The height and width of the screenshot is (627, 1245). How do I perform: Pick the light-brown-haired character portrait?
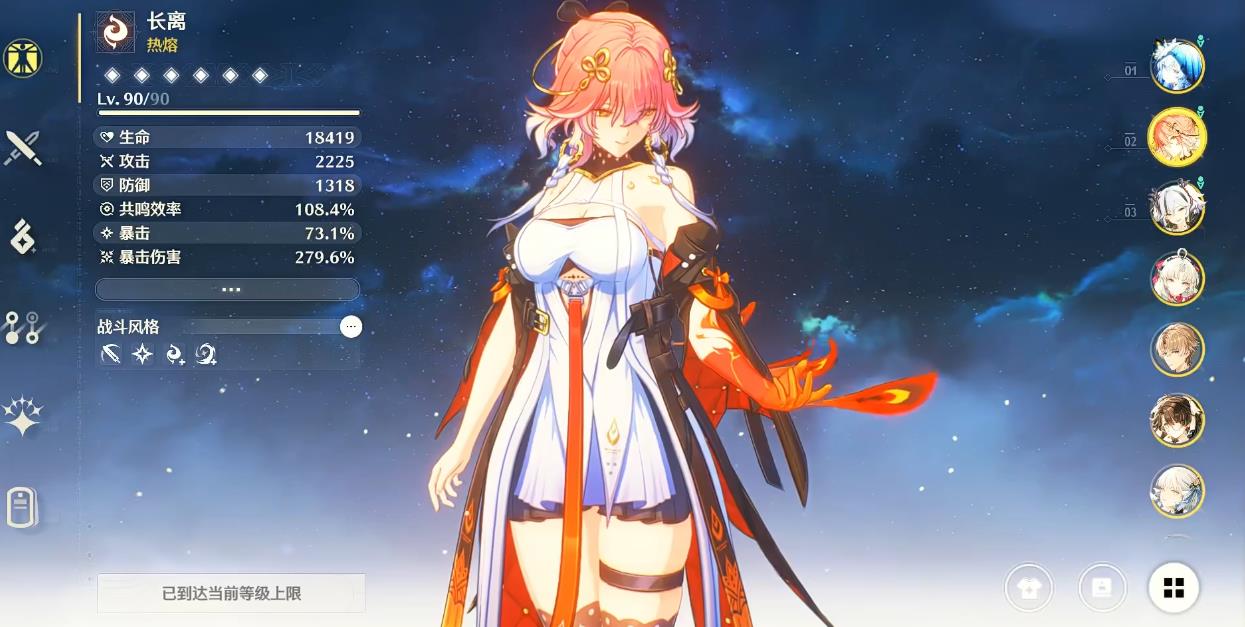pos(1176,349)
